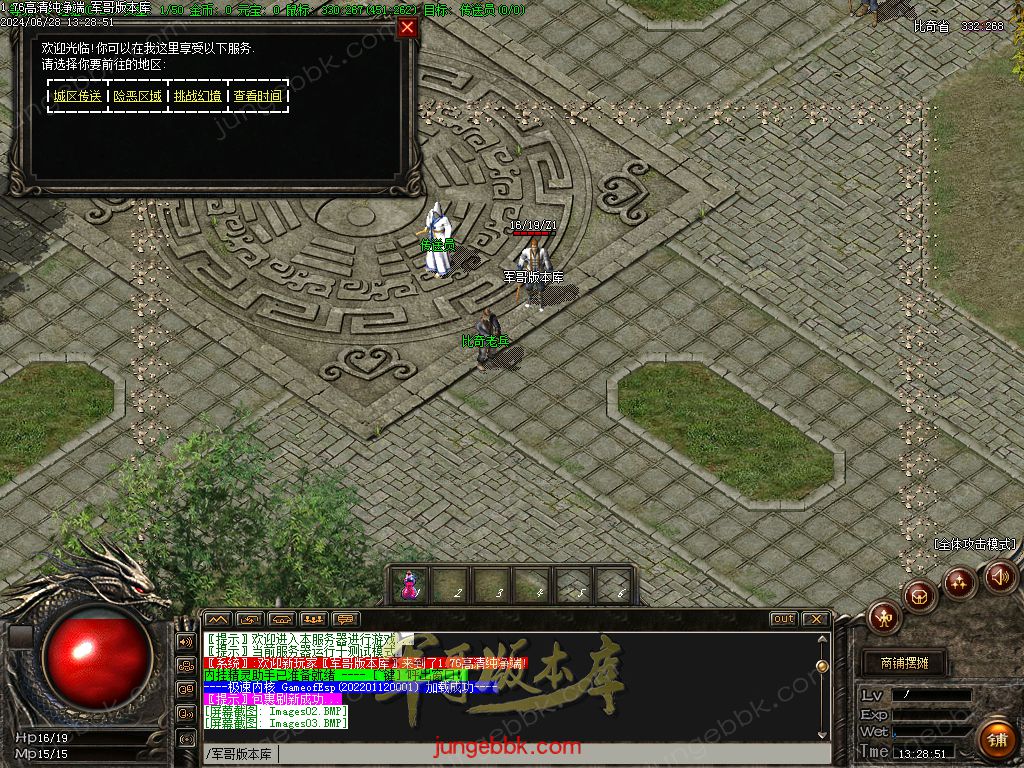Screen dimensions: 1024x768
Task: Click the 查看时间 option
Action: 258,96
